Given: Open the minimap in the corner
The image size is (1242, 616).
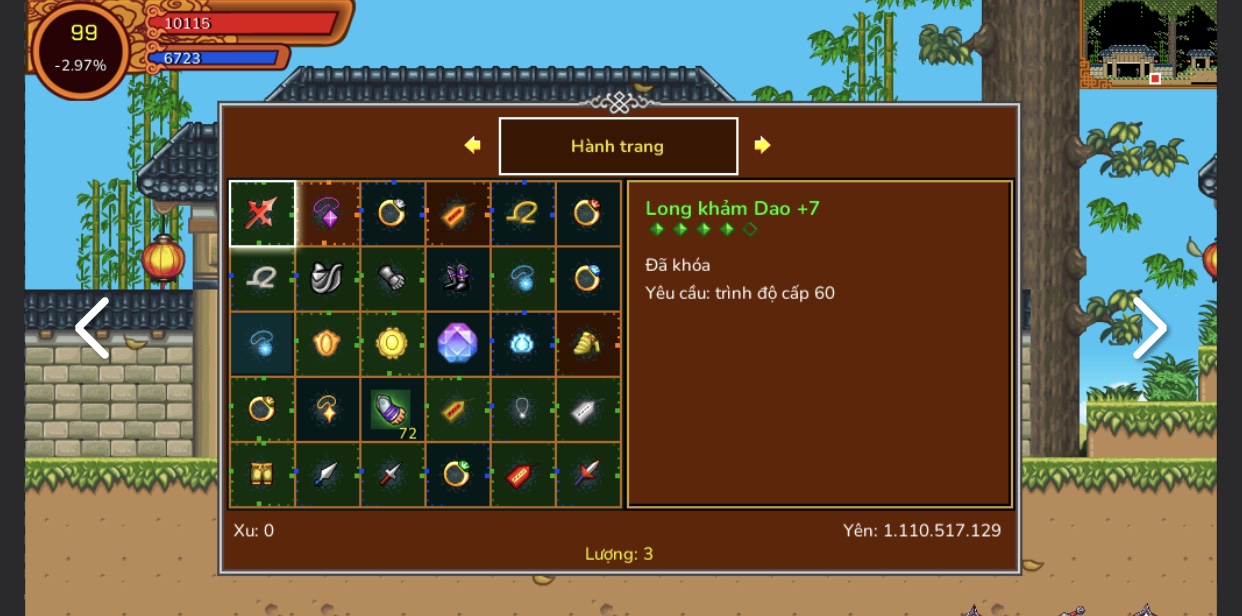Looking at the screenshot, I should click(x=1148, y=43).
